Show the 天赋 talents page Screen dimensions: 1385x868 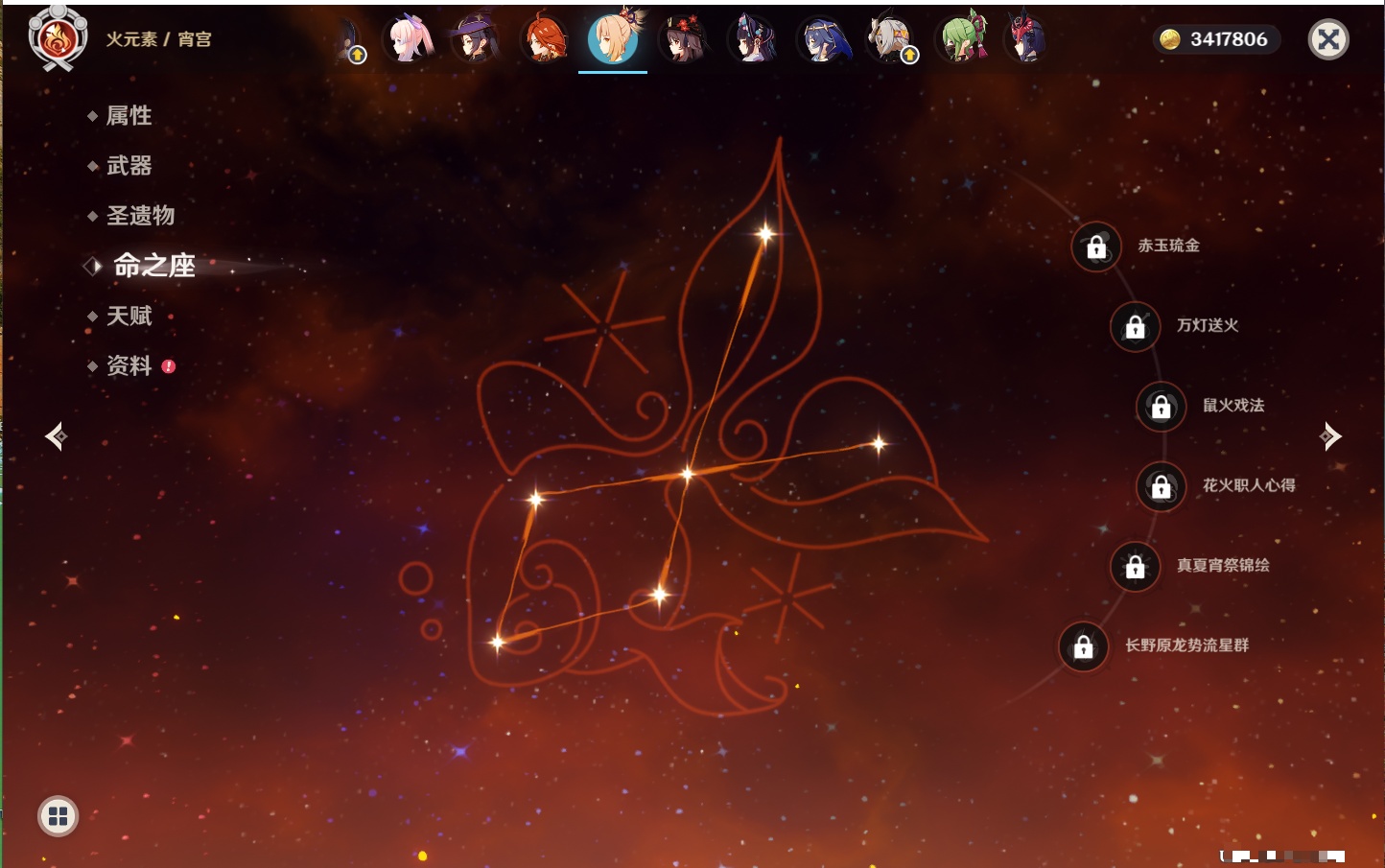click(129, 316)
